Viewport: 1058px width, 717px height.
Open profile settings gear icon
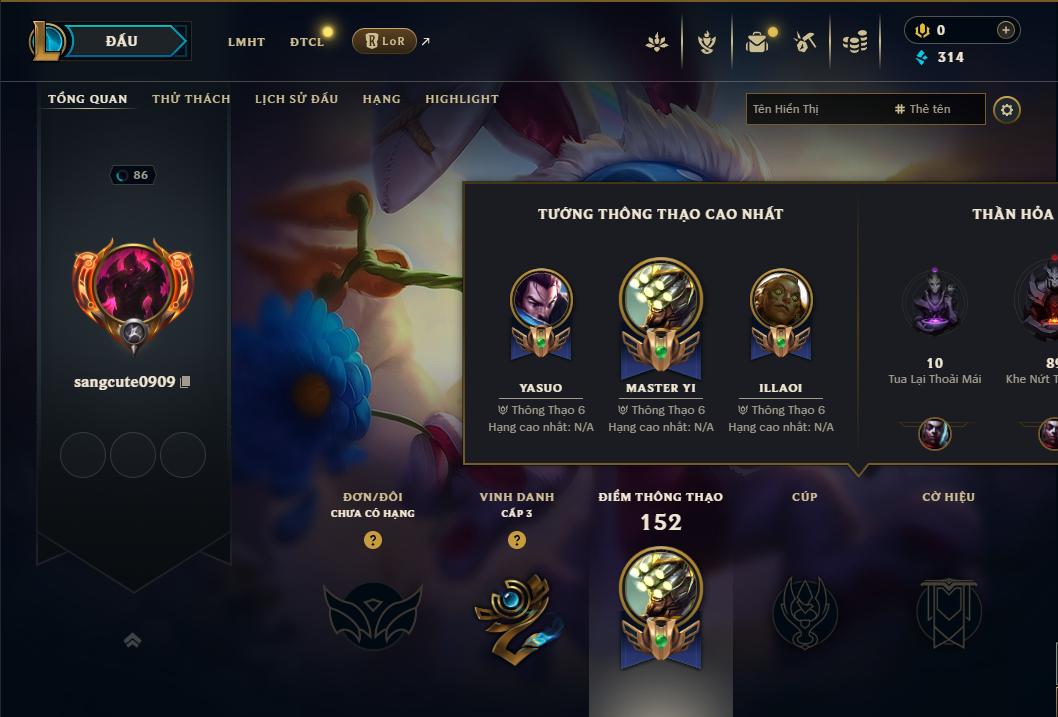(1007, 109)
